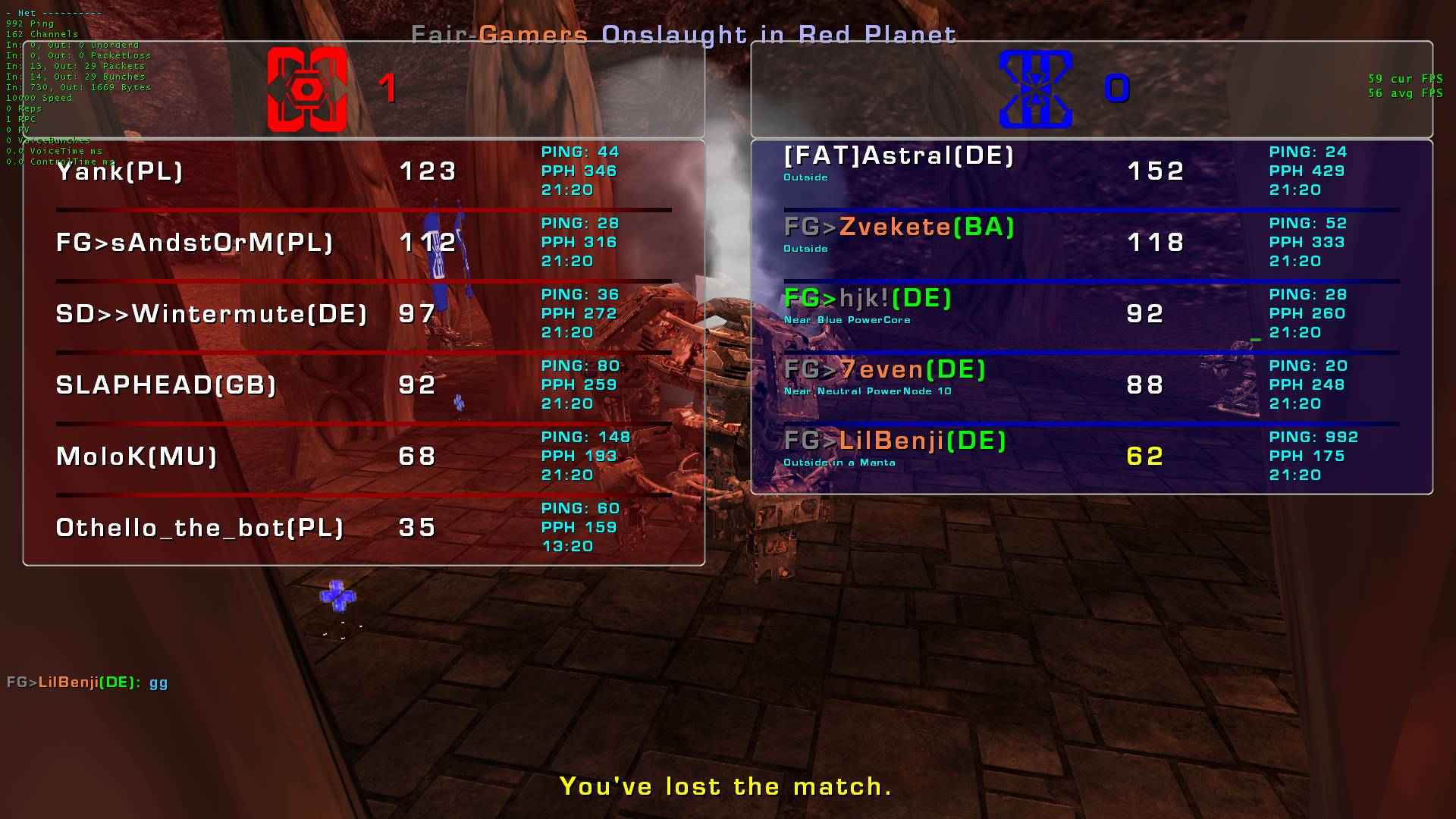Image resolution: width=1456 pixels, height=819 pixels.
Task: Select Yank(PL) in the red team list
Action: [x=120, y=171]
